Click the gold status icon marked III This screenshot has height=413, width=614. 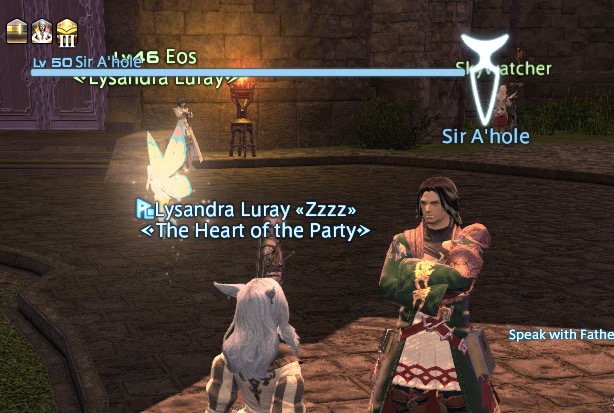(68, 31)
